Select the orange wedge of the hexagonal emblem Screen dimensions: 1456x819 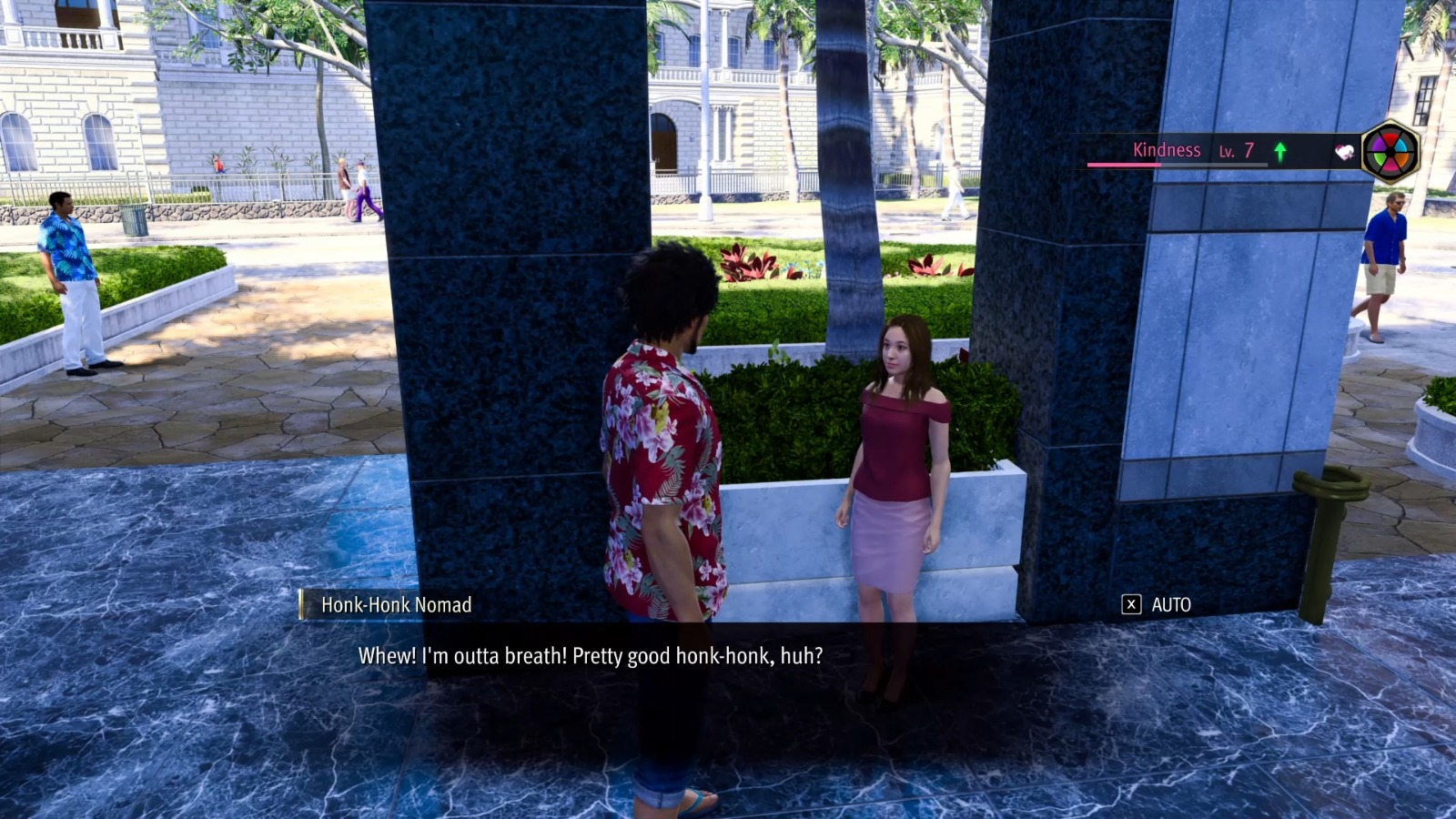pyautogui.click(x=1402, y=159)
